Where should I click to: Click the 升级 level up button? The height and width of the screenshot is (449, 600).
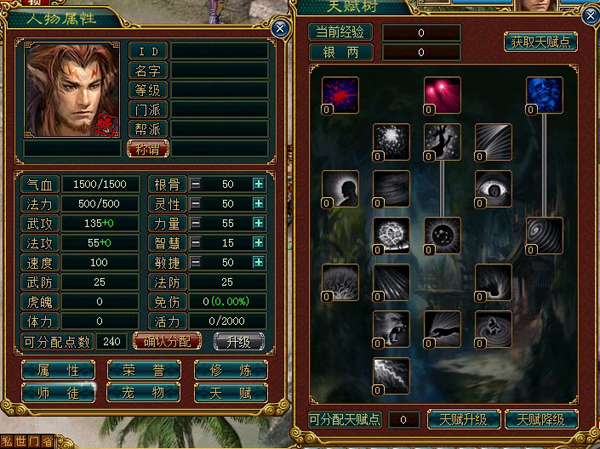[x=238, y=340]
